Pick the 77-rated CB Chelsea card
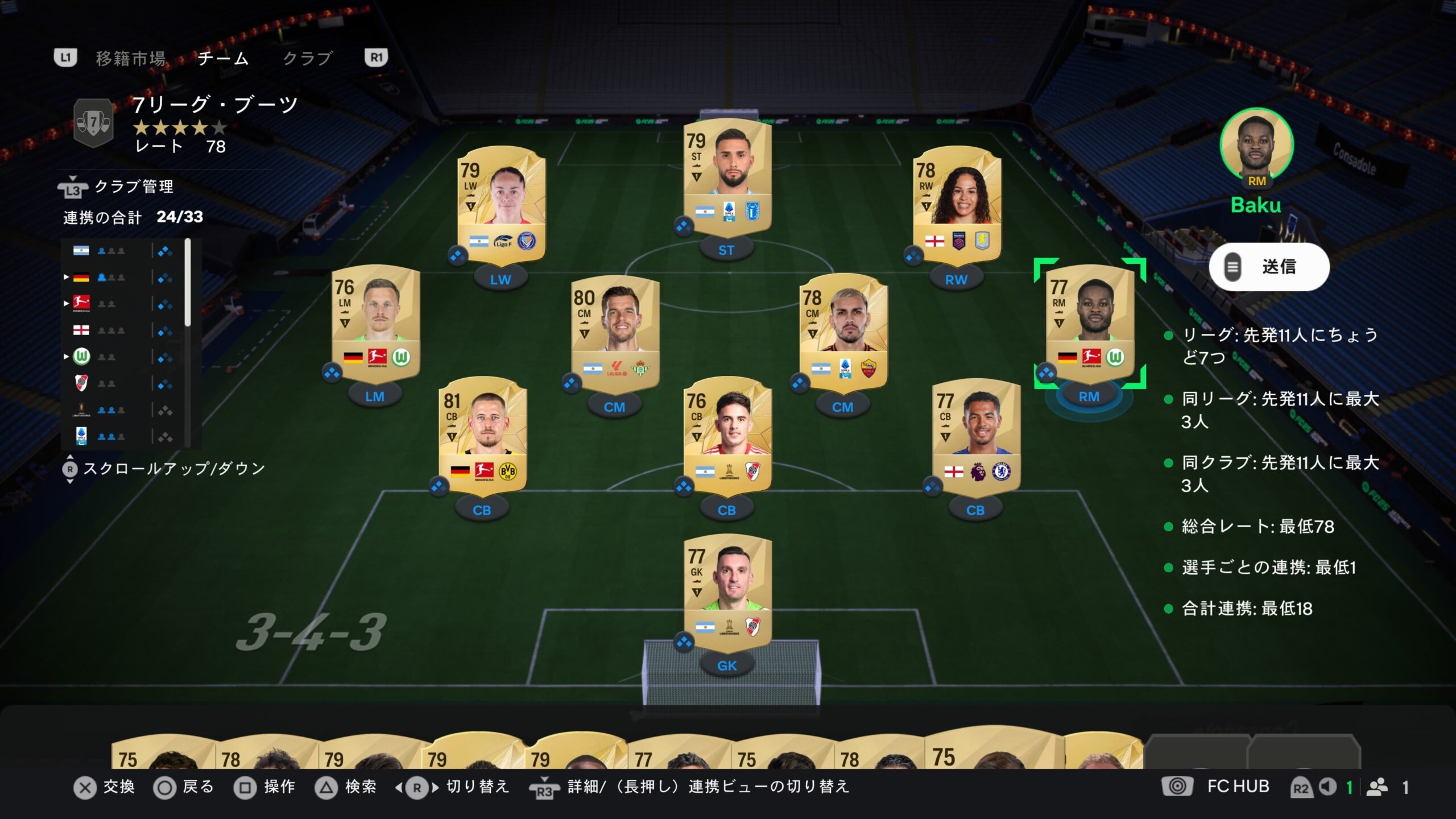 click(x=975, y=436)
